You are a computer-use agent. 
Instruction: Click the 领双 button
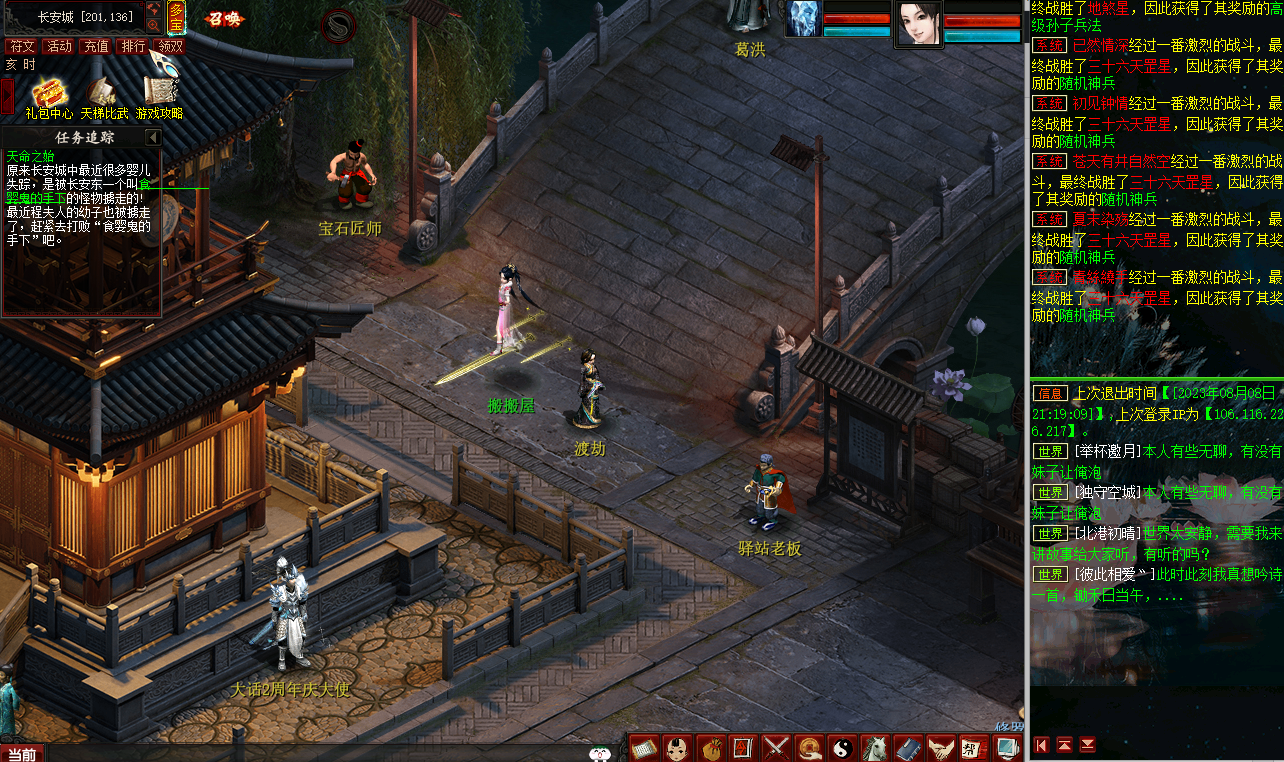pyautogui.click(x=171, y=46)
